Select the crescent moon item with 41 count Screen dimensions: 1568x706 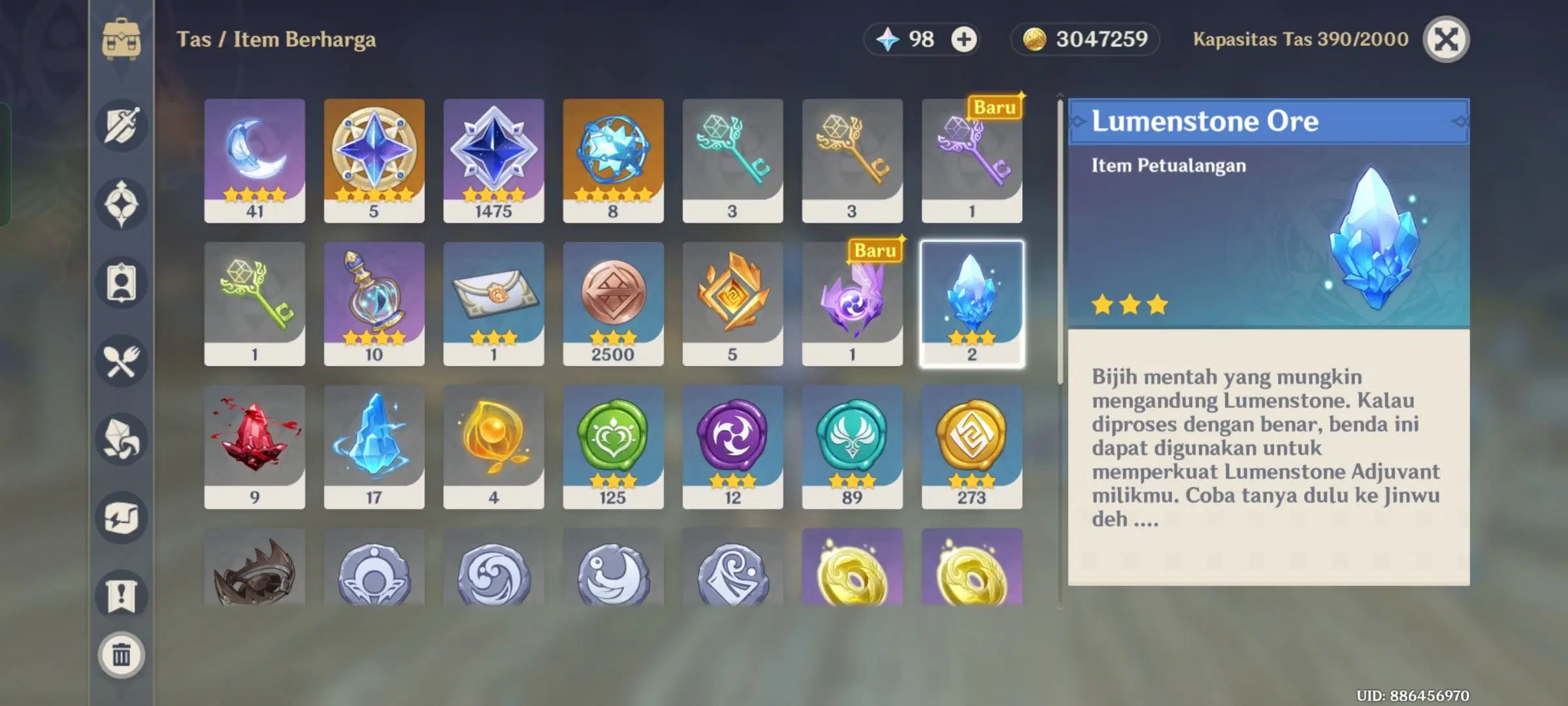click(254, 160)
